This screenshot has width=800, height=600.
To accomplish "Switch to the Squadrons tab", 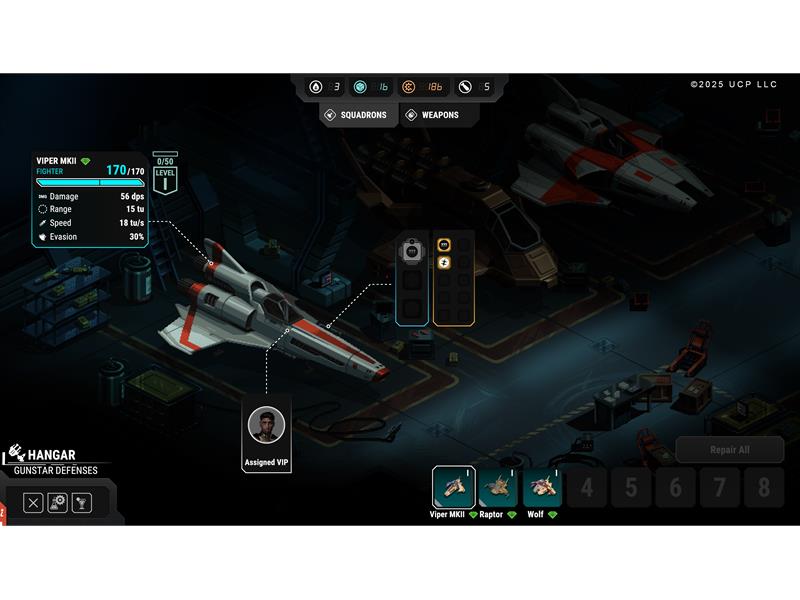I will coord(356,115).
